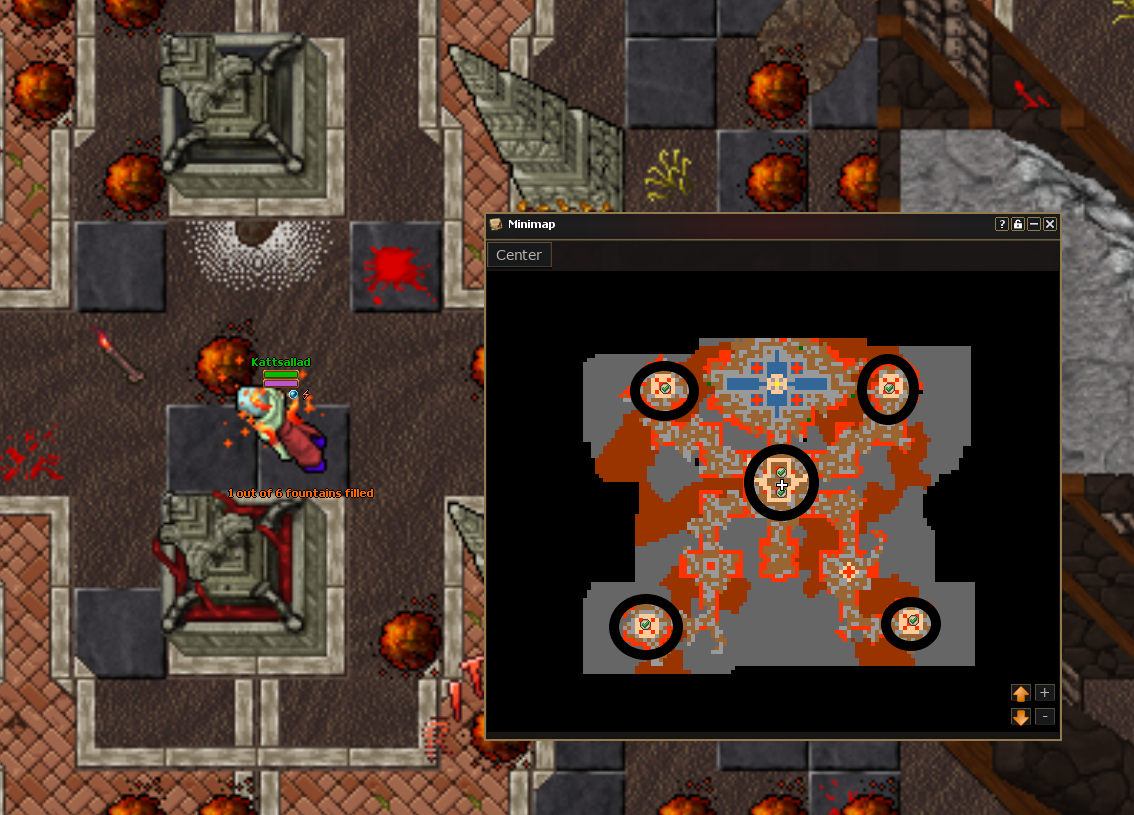Minimize the Minimap window

coord(1034,224)
